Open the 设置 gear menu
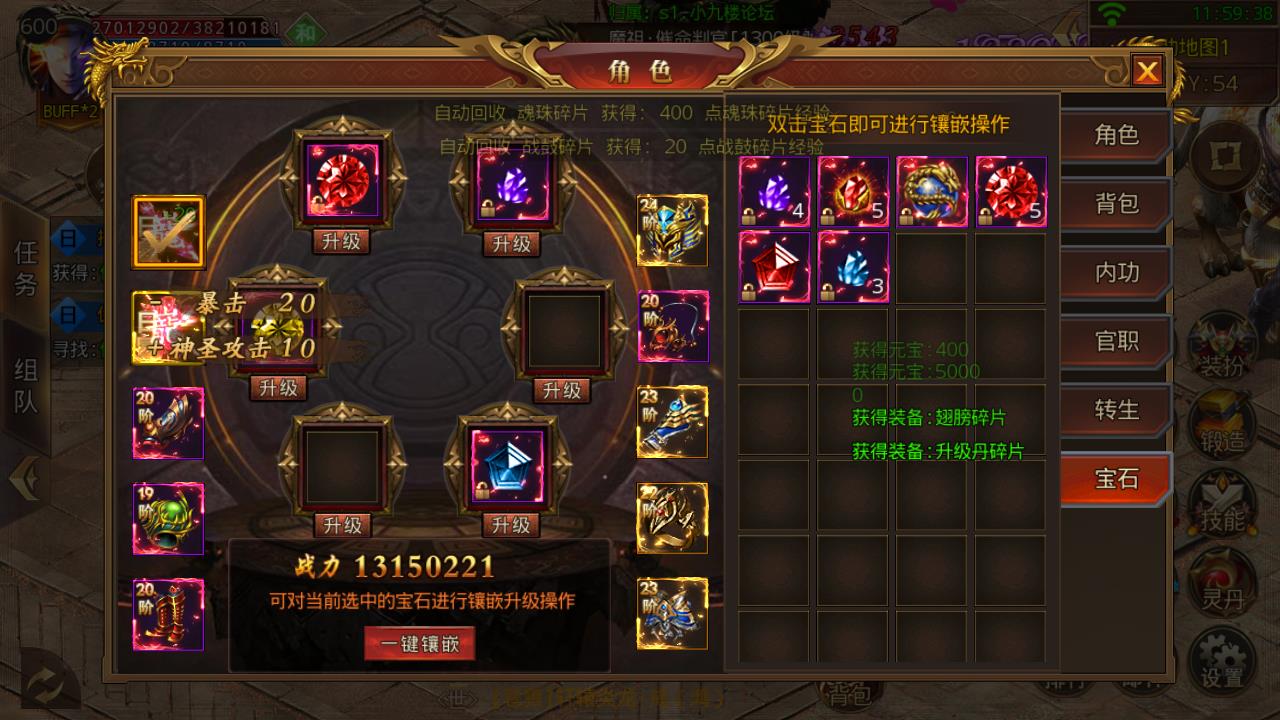Viewport: 1280px width, 720px height. [1222, 662]
